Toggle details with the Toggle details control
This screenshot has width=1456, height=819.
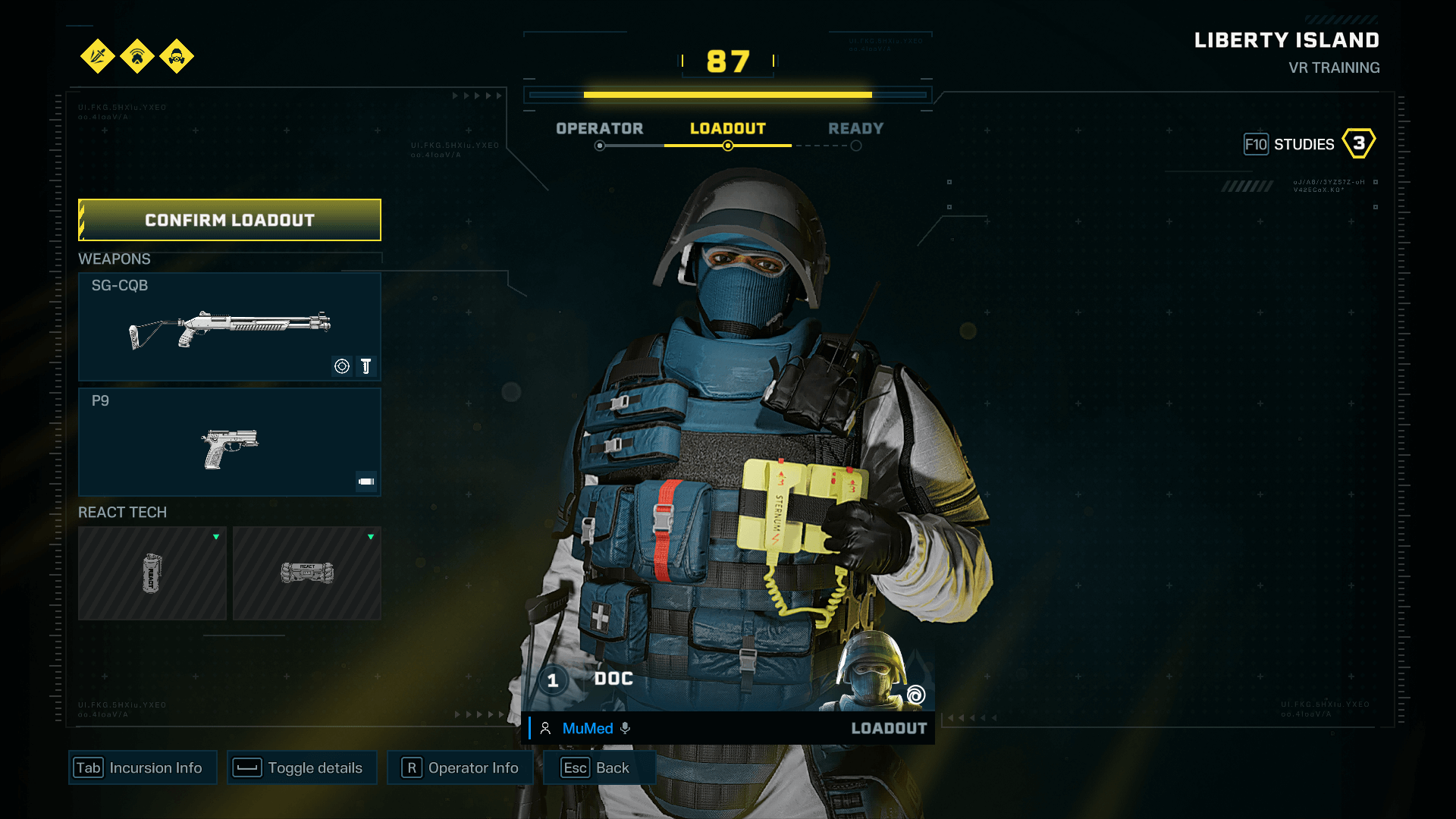pyautogui.click(x=301, y=767)
